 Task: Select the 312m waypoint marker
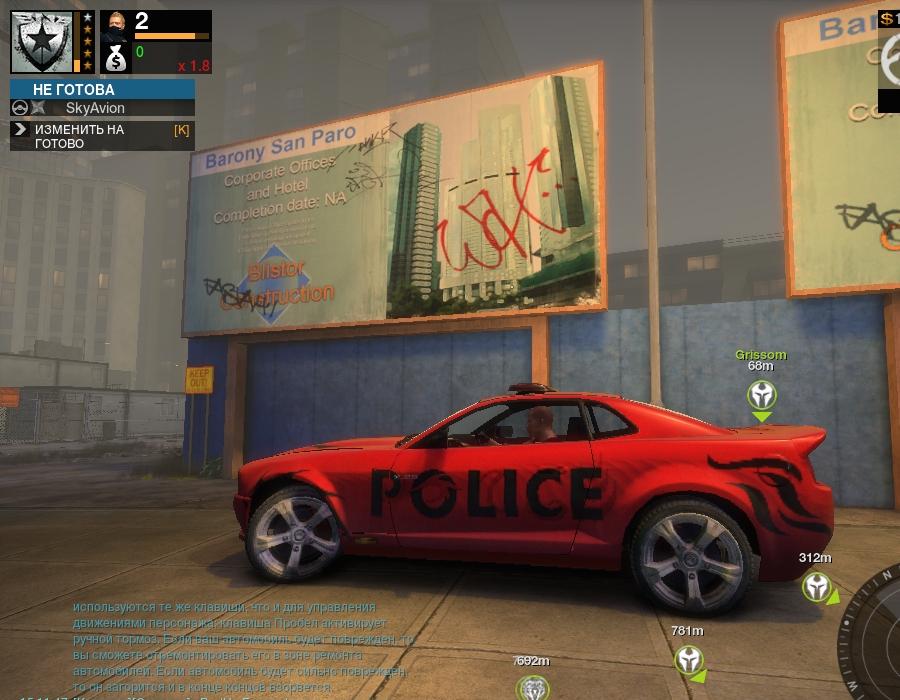click(x=817, y=587)
